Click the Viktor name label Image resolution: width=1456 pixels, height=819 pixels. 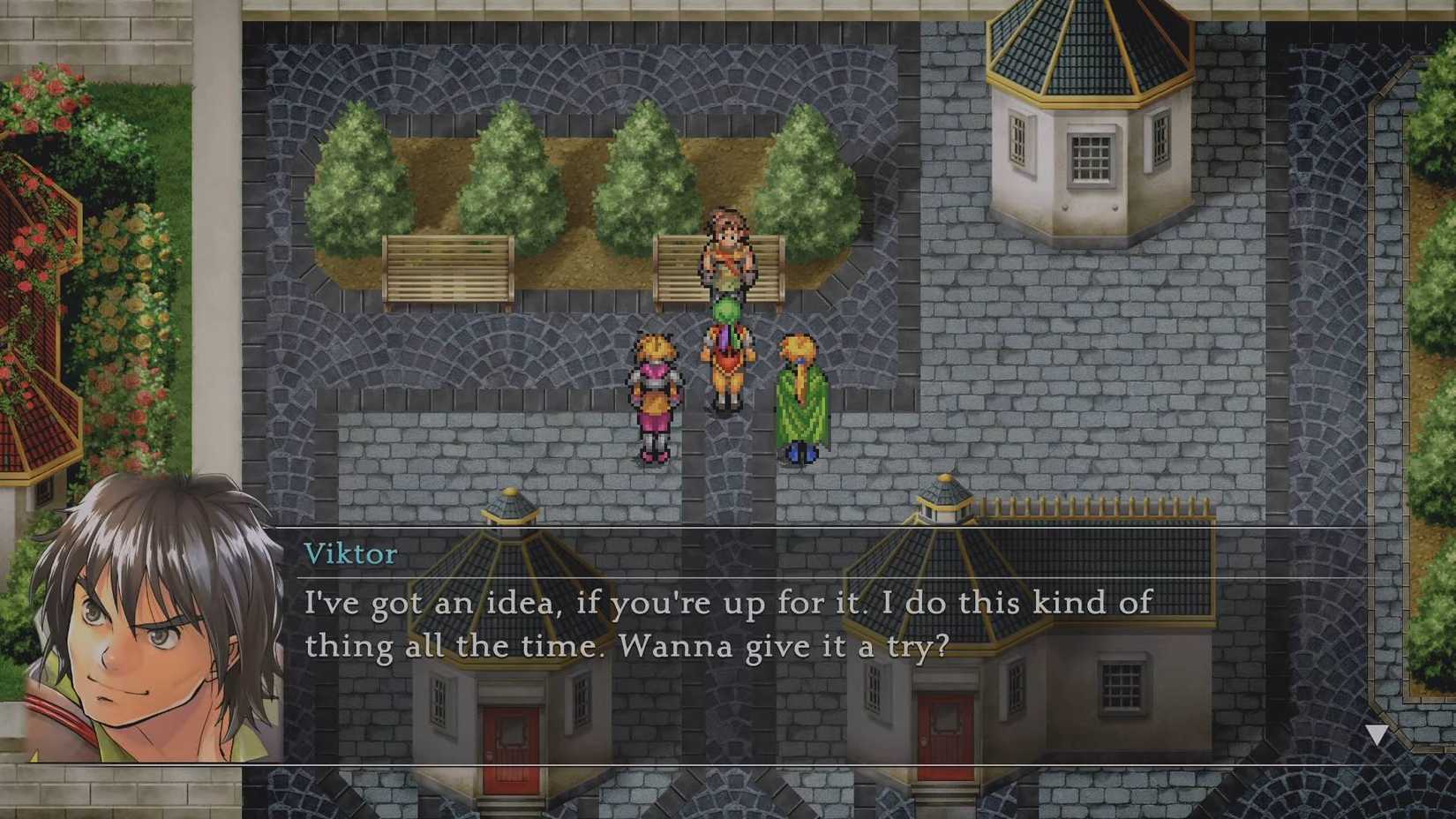pos(350,554)
